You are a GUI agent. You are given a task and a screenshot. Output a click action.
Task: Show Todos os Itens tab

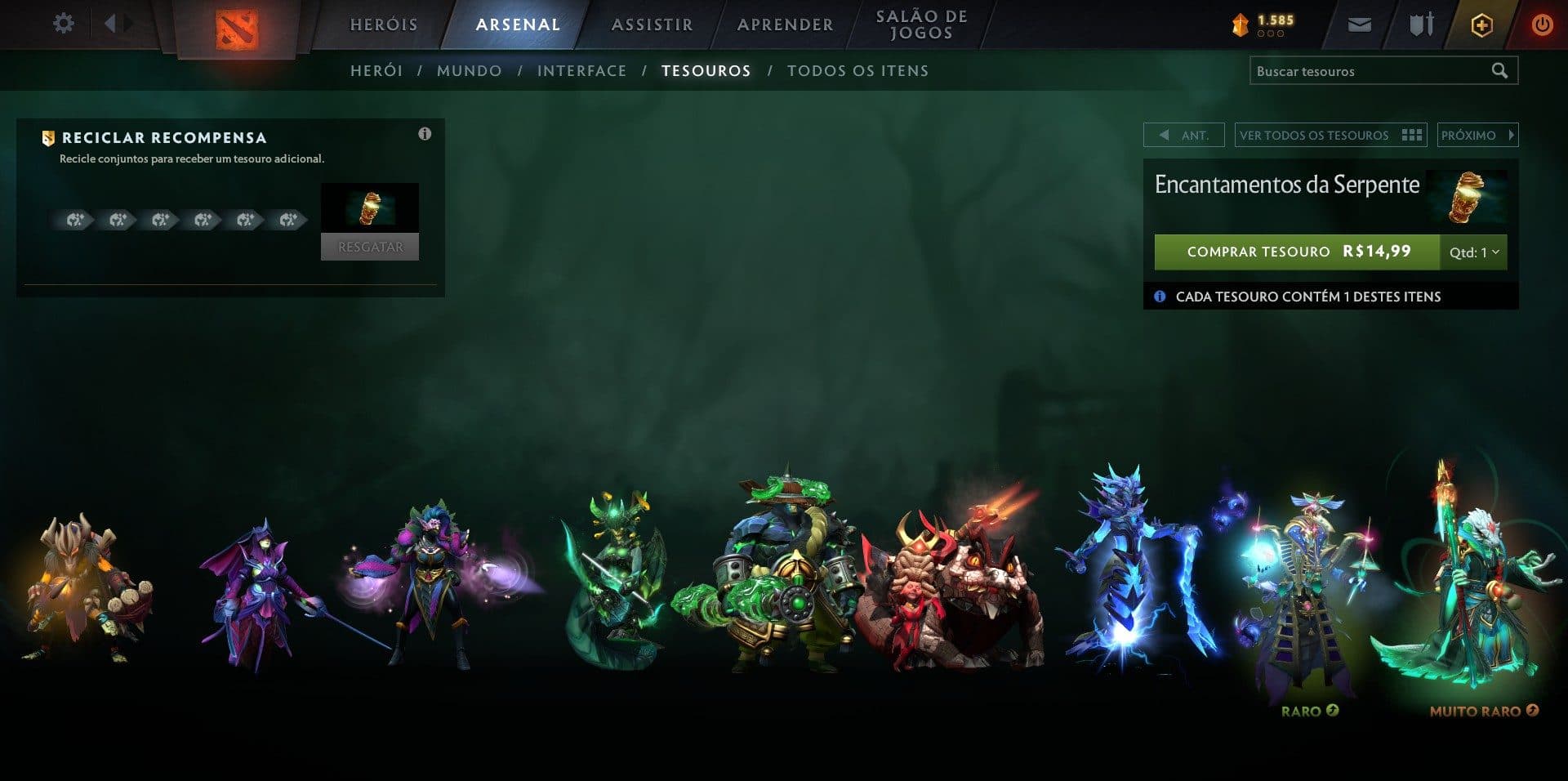[x=857, y=71]
